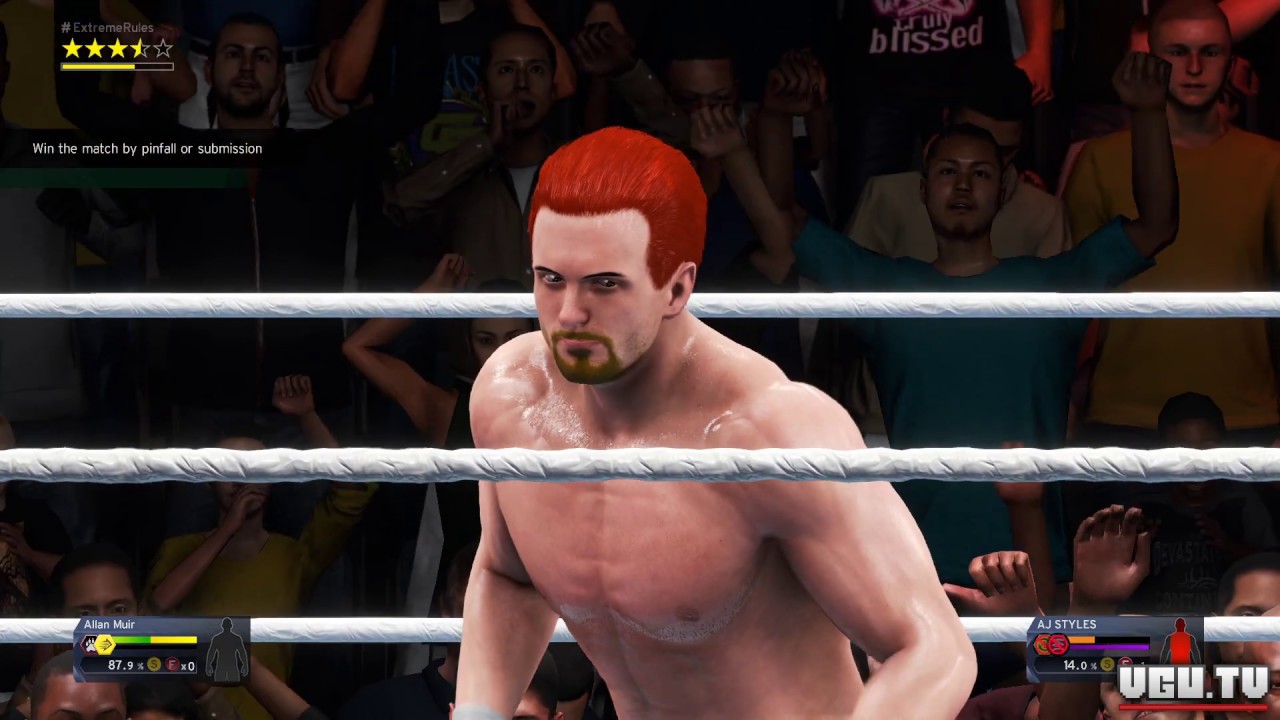Click Allan Muir's yellow signature S icon
This screenshot has height=720, width=1280.
click(x=154, y=665)
